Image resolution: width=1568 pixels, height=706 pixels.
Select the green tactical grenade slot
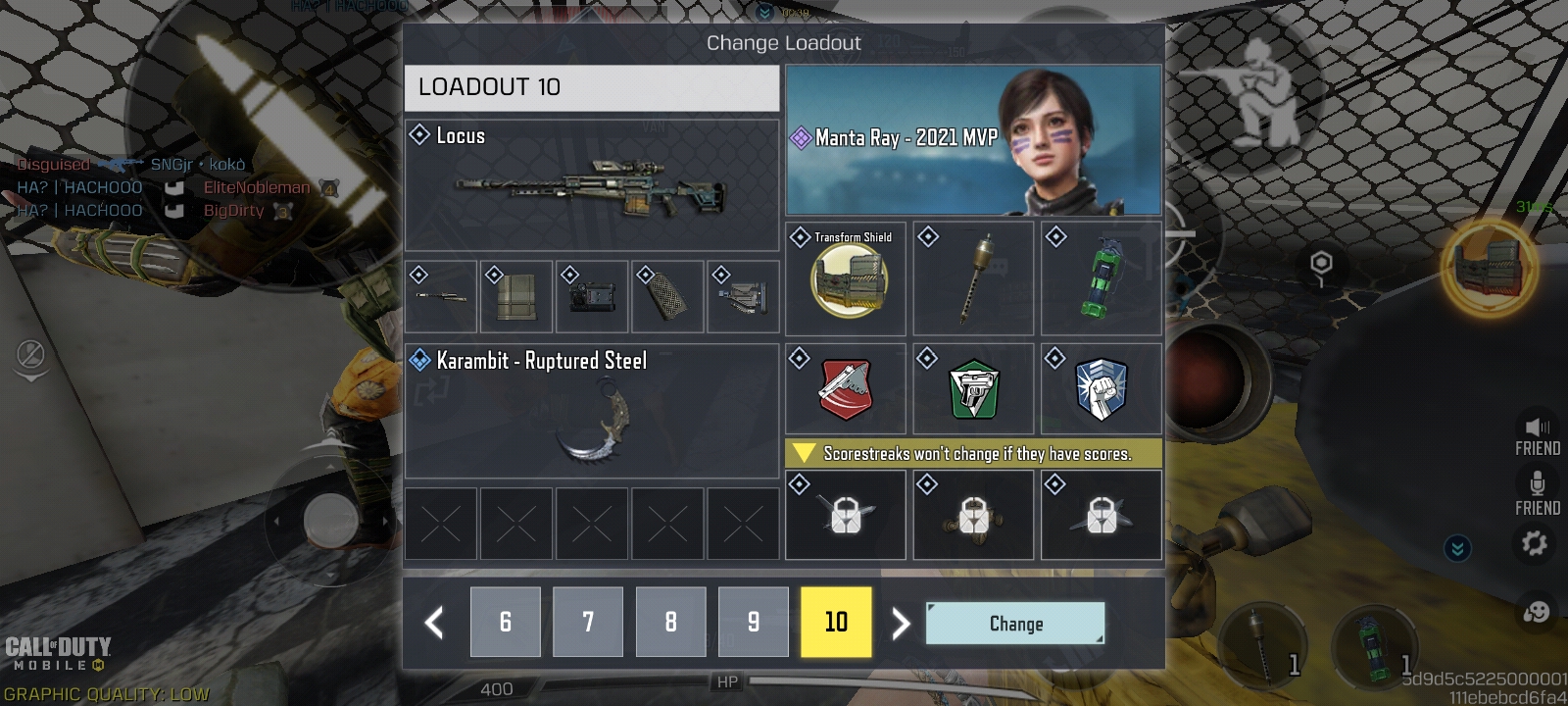point(1102,277)
